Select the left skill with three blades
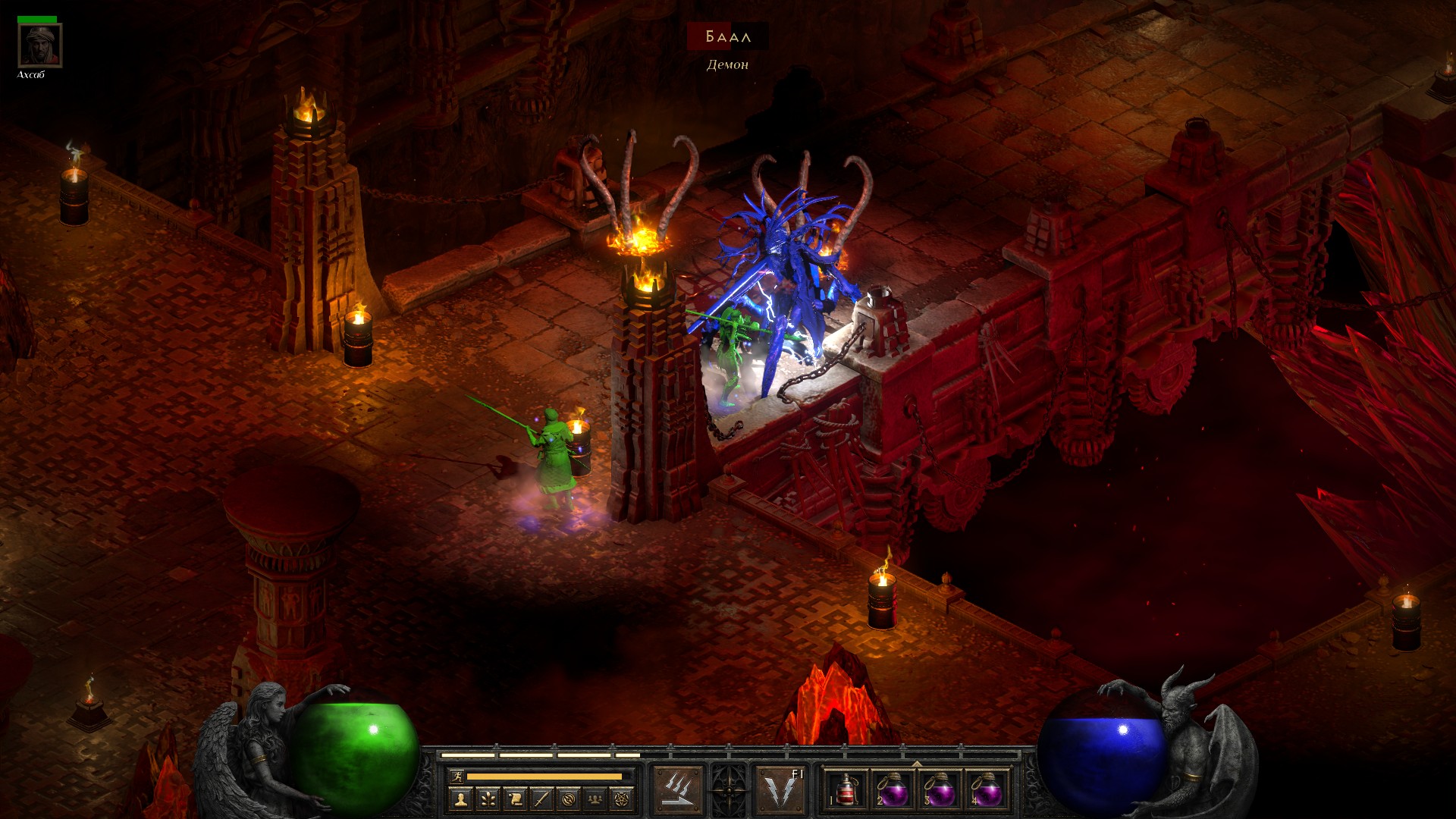Viewport: 1456px width, 819px height. (678, 790)
